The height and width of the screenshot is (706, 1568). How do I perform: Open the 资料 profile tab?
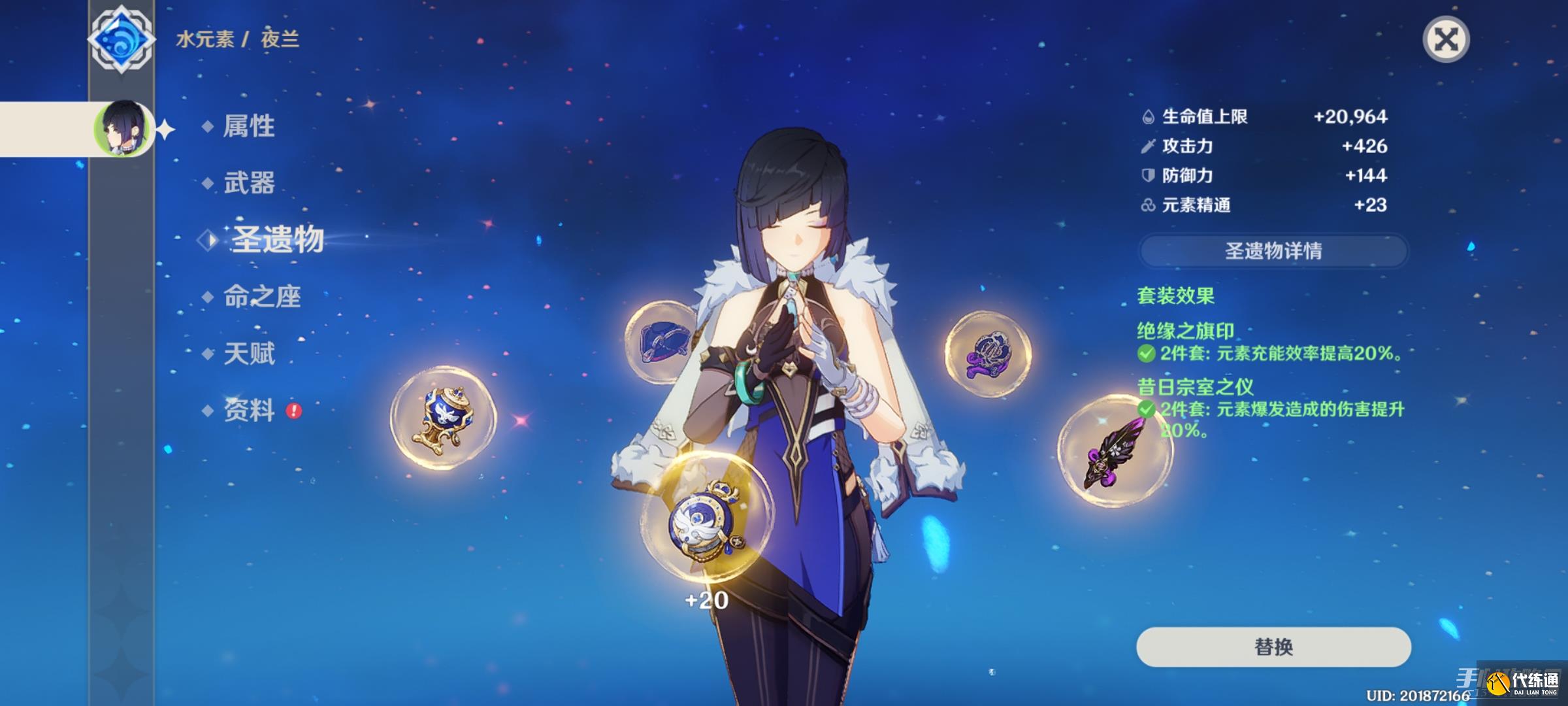tap(248, 411)
